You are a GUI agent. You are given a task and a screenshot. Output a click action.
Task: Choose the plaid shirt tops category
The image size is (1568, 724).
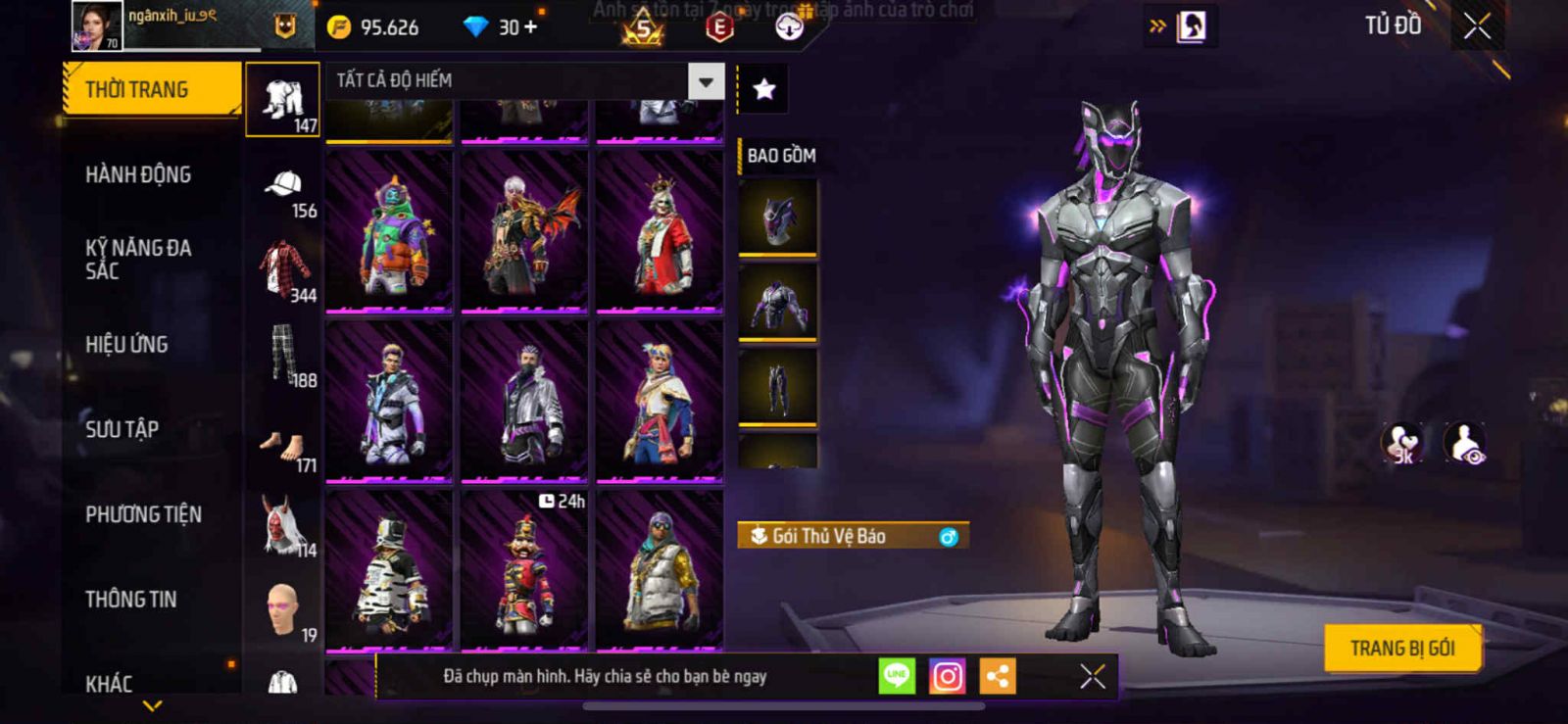(283, 270)
